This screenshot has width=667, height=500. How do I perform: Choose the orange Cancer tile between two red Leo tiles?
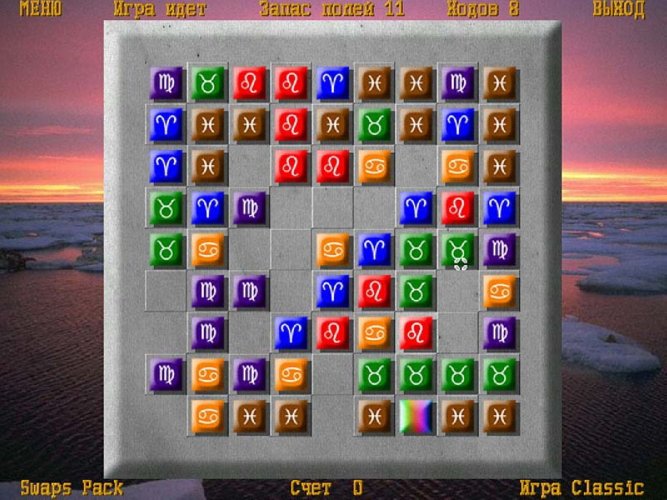374,333
